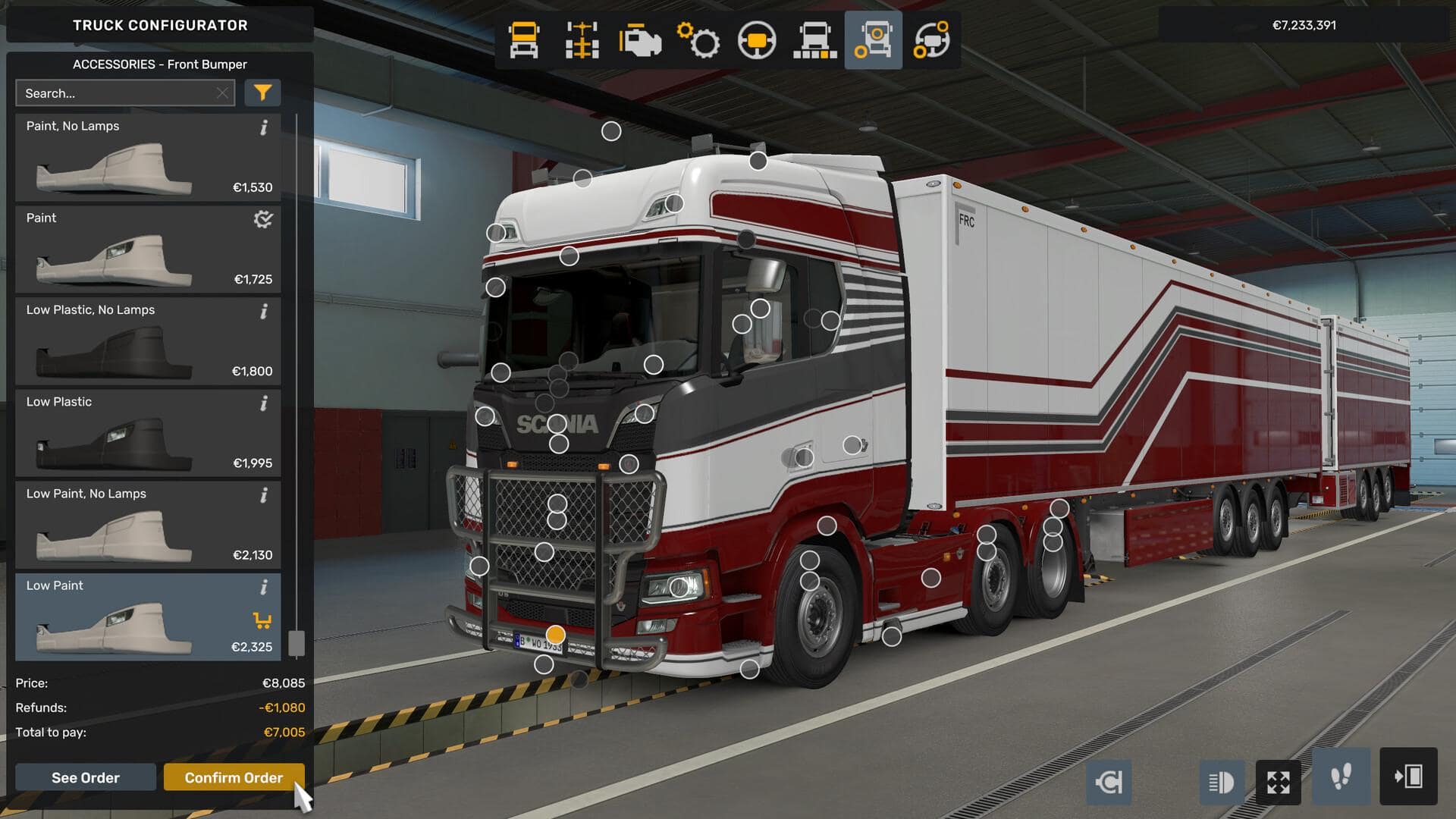Expand info for Paint, No Lamps bumper
Screen dimensions: 1456x819
point(263,127)
